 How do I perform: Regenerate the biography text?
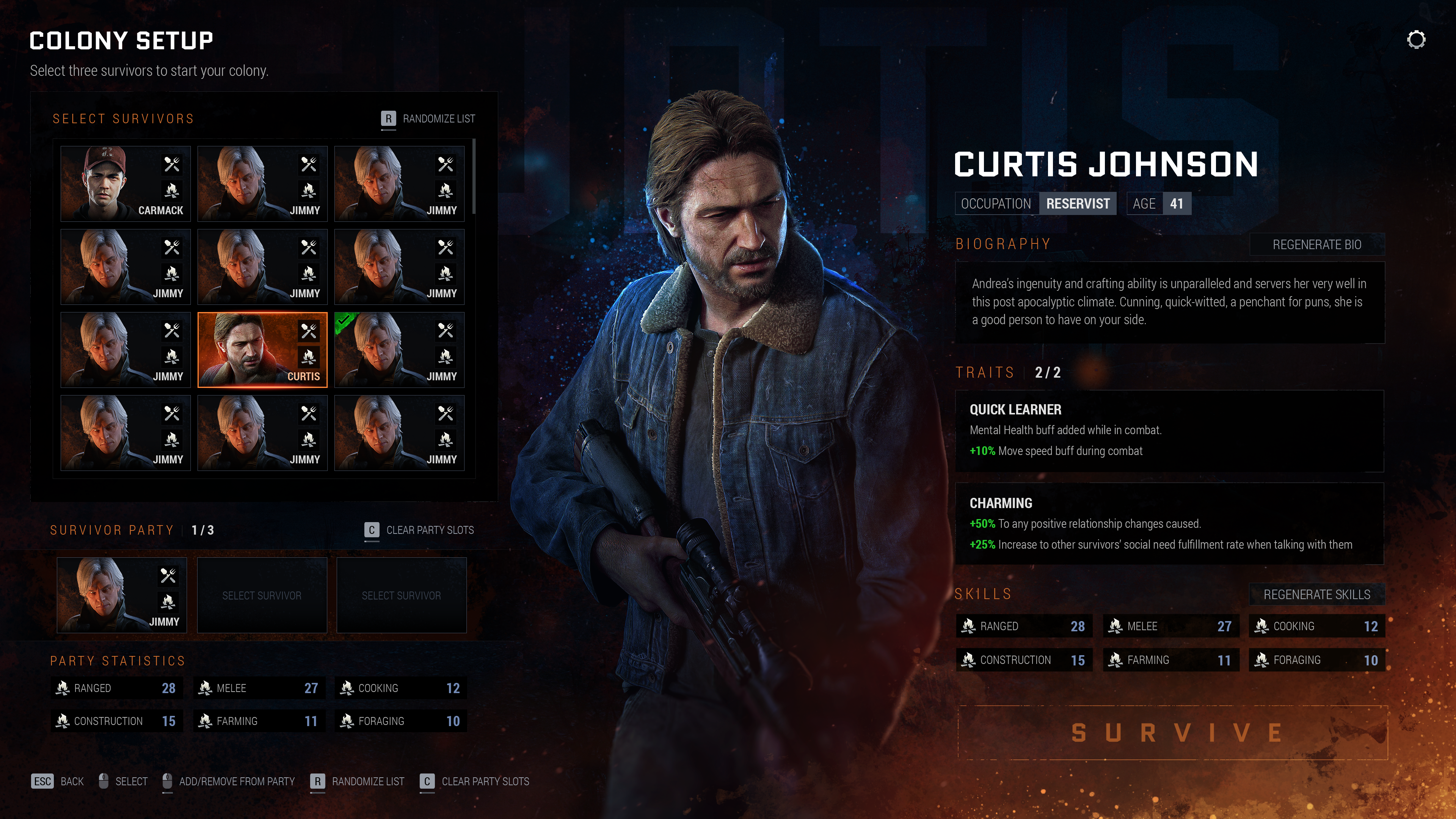(x=1316, y=245)
